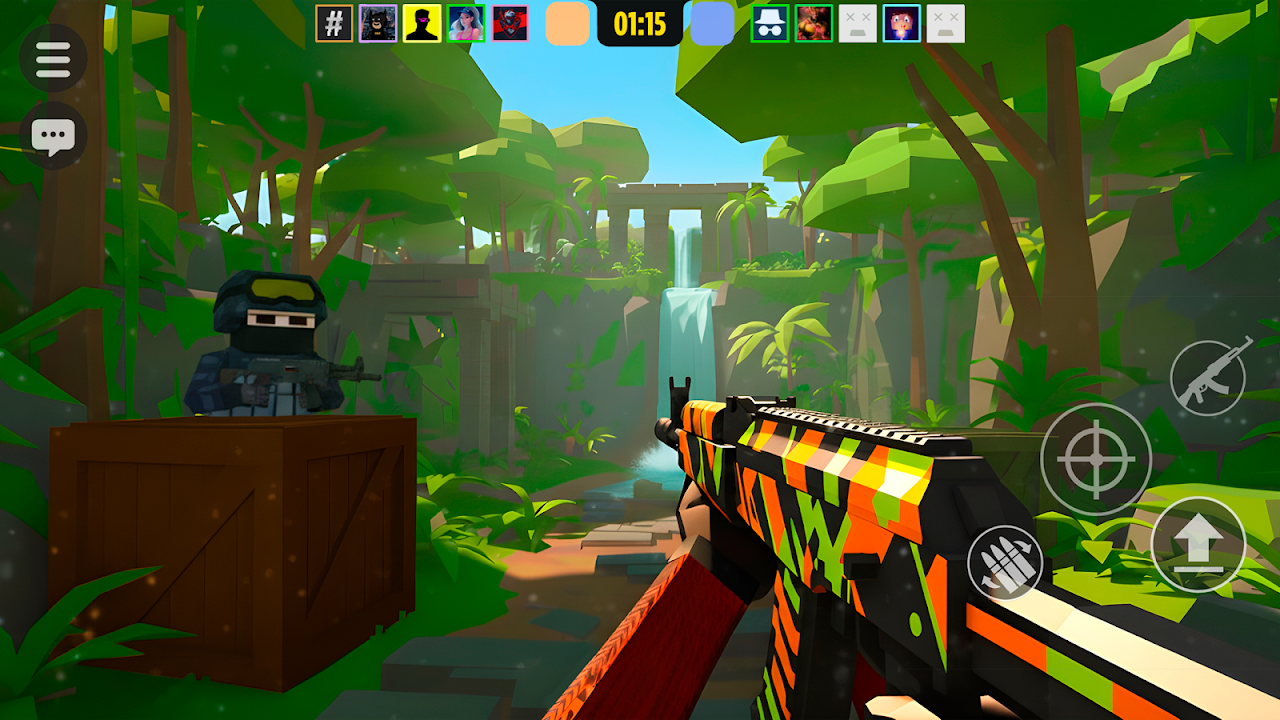Reload using the bullets button
Viewport: 1280px width, 720px height.
[x=1004, y=562]
